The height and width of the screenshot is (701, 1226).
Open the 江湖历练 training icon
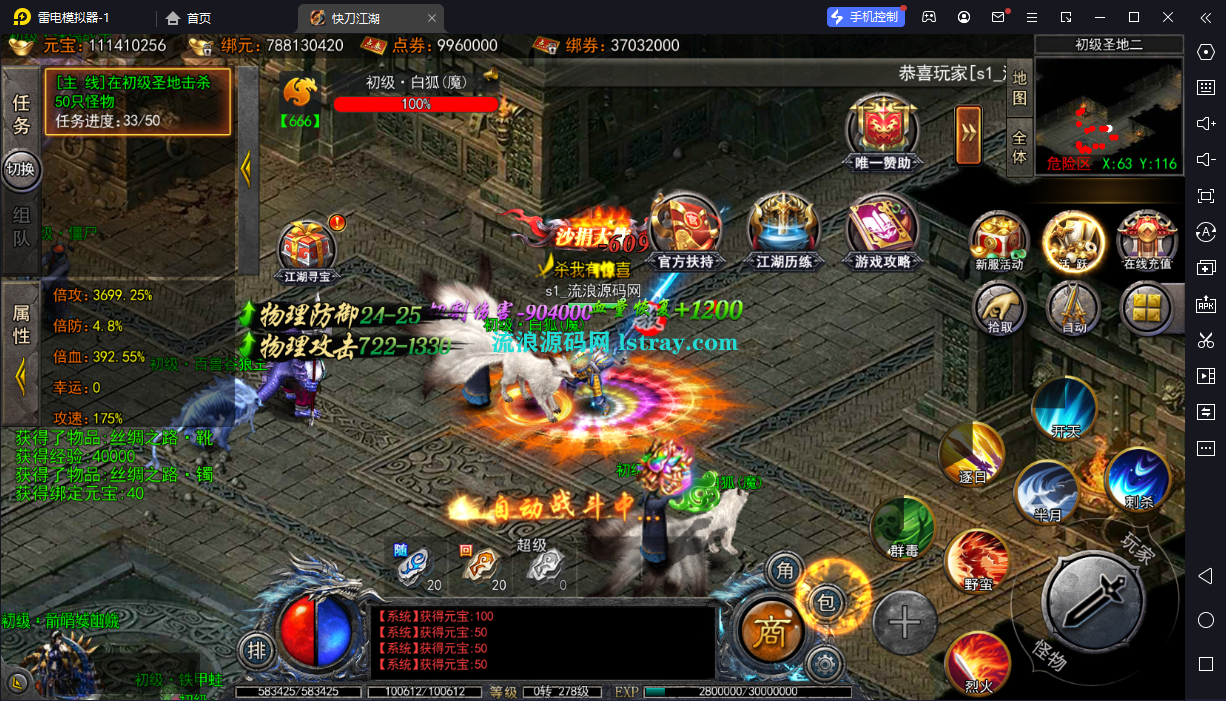pyautogui.click(x=784, y=231)
